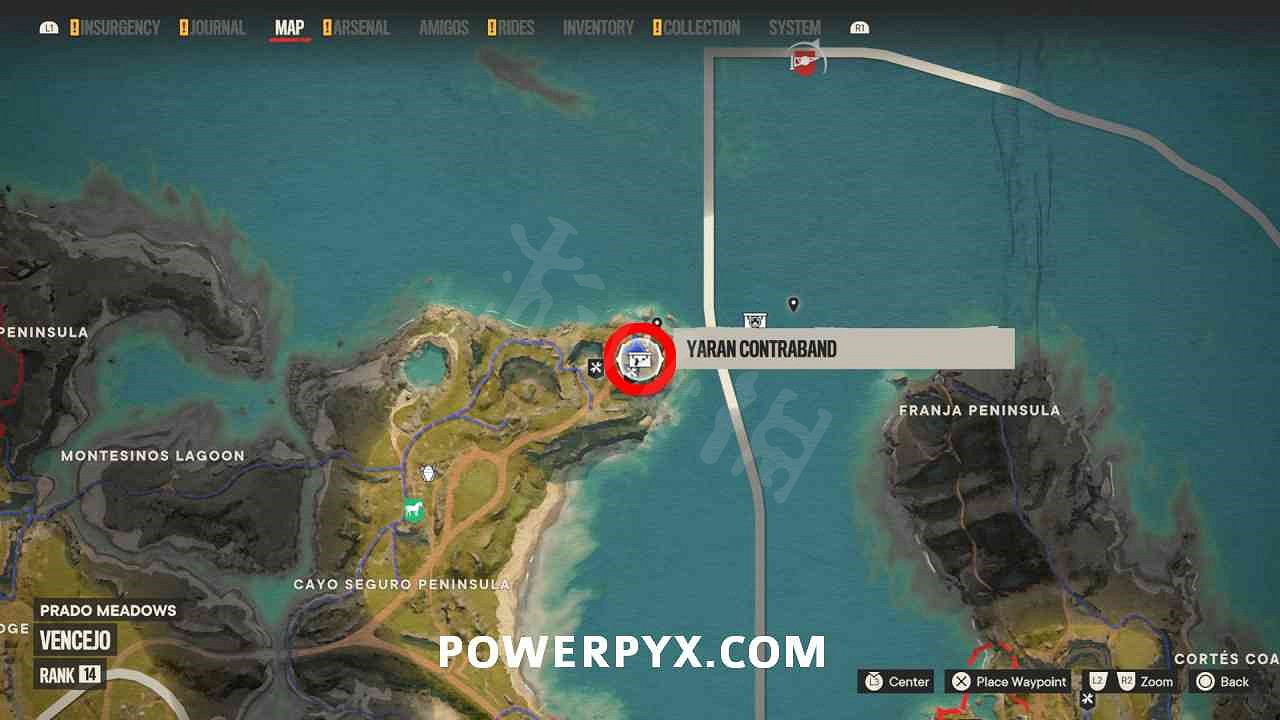Viewport: 1280px width, 720px height.
Task: Open the Collection menu
Action: 702,28
